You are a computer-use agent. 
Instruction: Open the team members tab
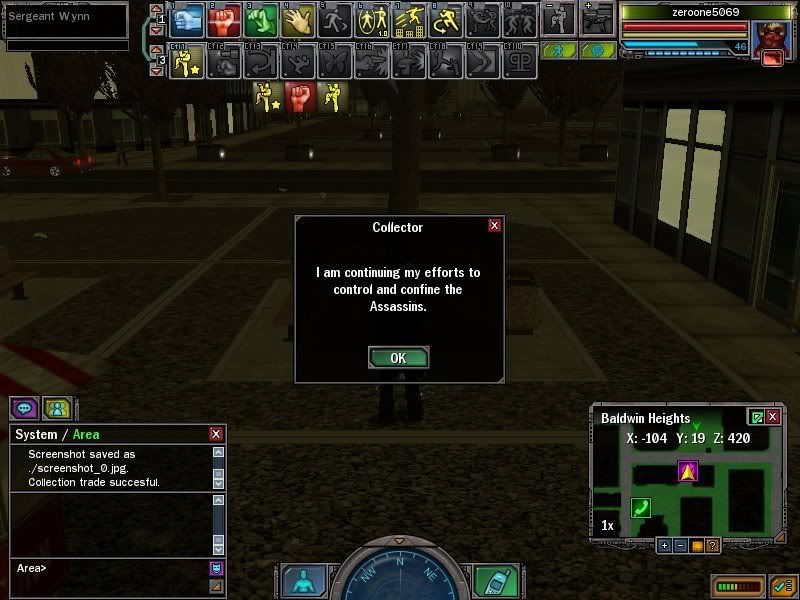(56, 408)
